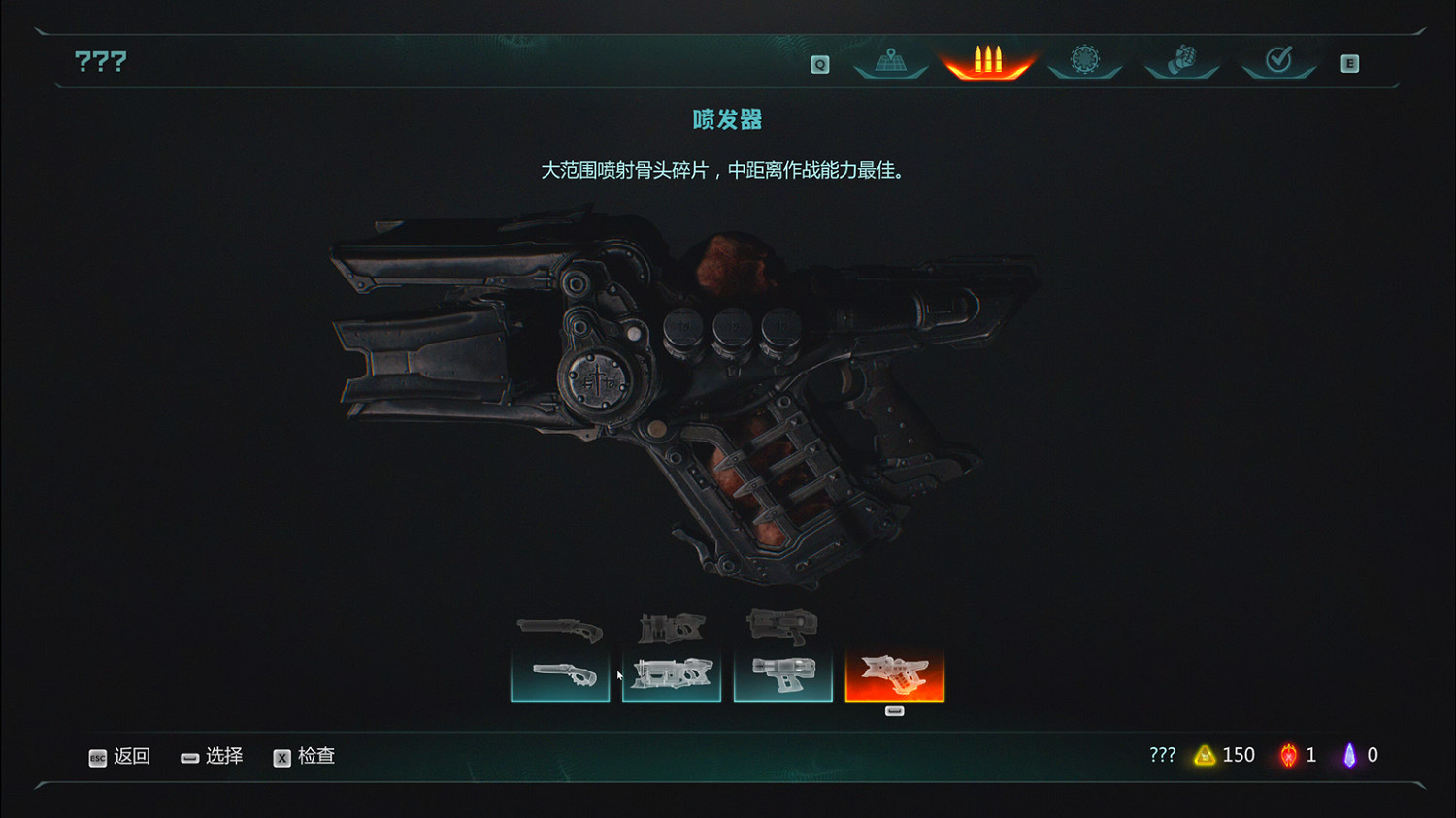Screen dimensions: 1456x818
Task: Click the 检查 inspect option
Action: 316,756
